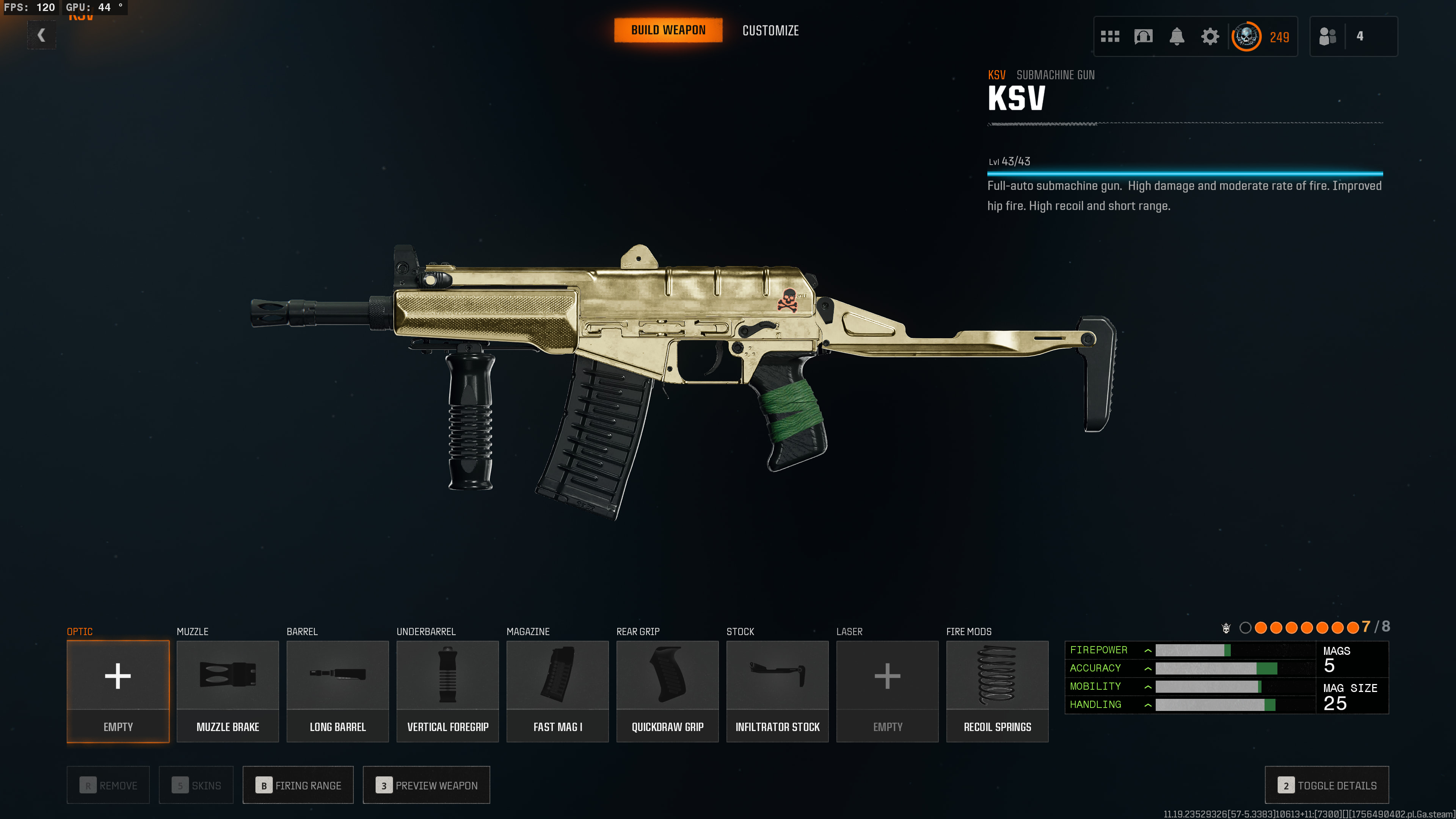Open the player profile emblem
The height and width of the screenshot is (819, 1456).
point(1246,37)
